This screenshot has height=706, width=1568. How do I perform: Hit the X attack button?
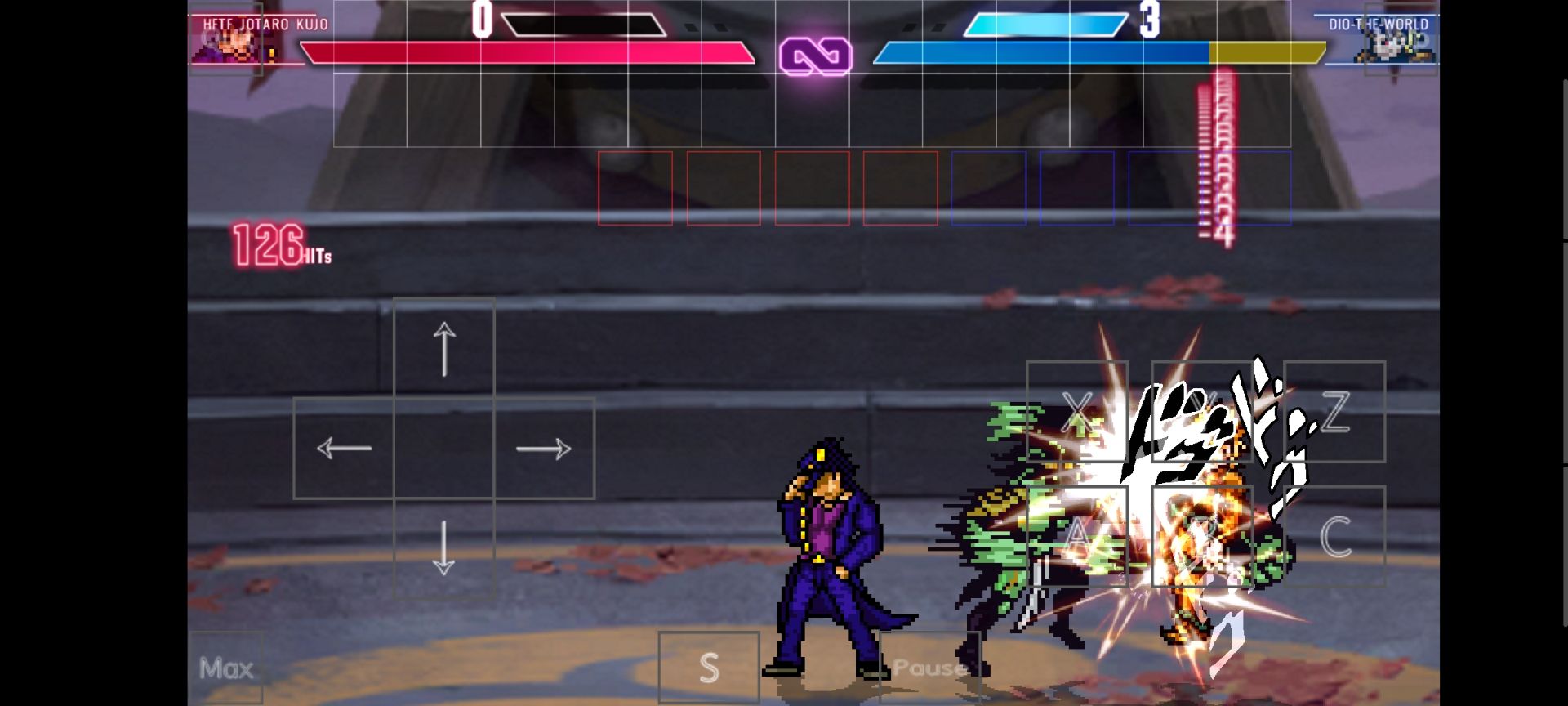tap(1077, 411)
